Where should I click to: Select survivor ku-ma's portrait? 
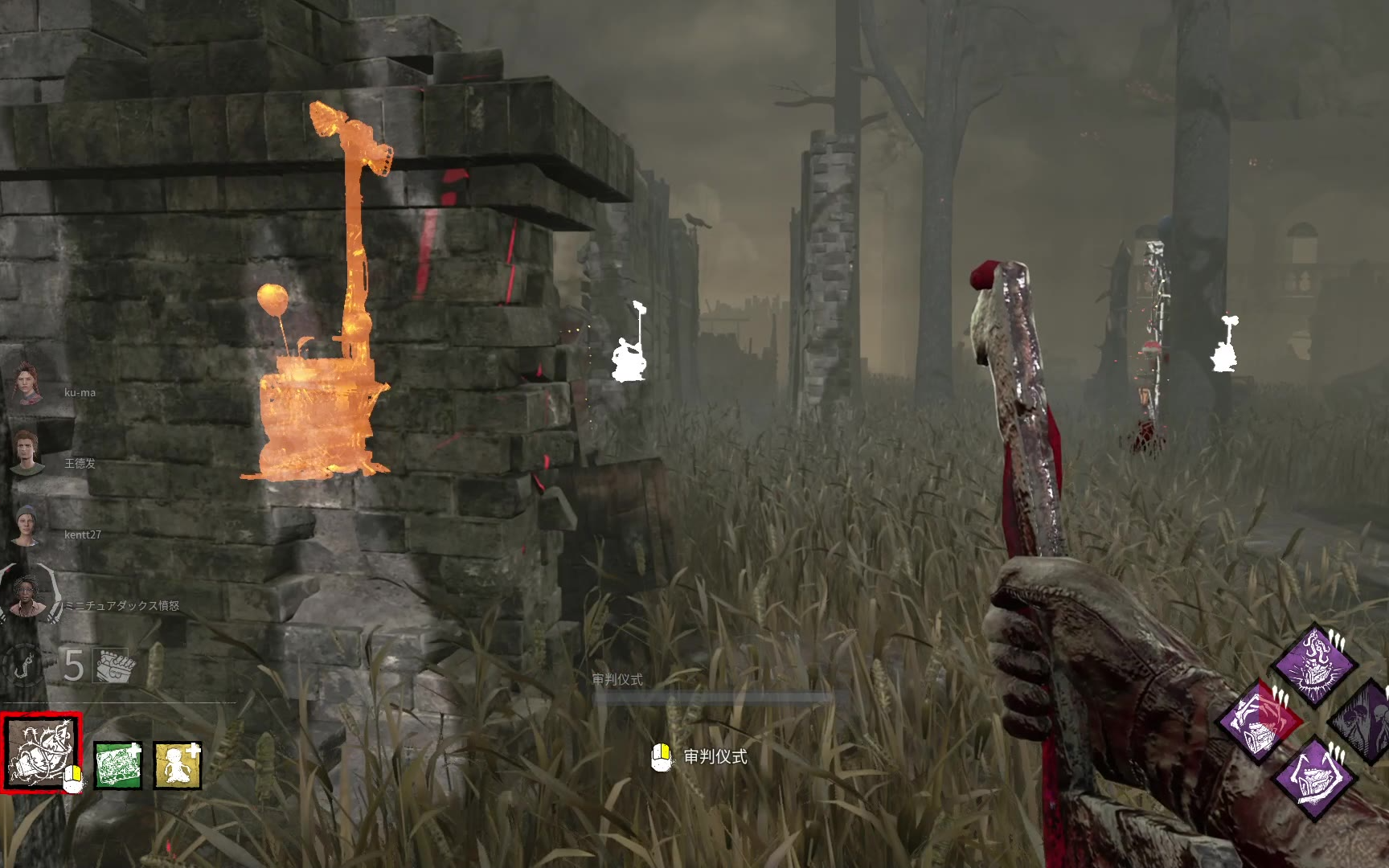pos(30,387)
